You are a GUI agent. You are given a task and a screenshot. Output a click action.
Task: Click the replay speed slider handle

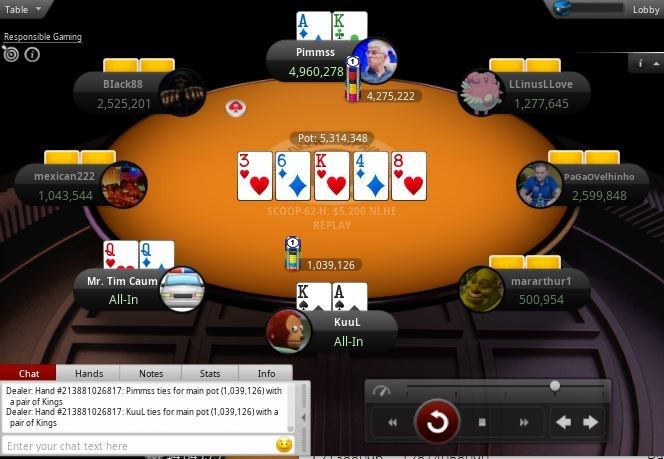[555, 386]
